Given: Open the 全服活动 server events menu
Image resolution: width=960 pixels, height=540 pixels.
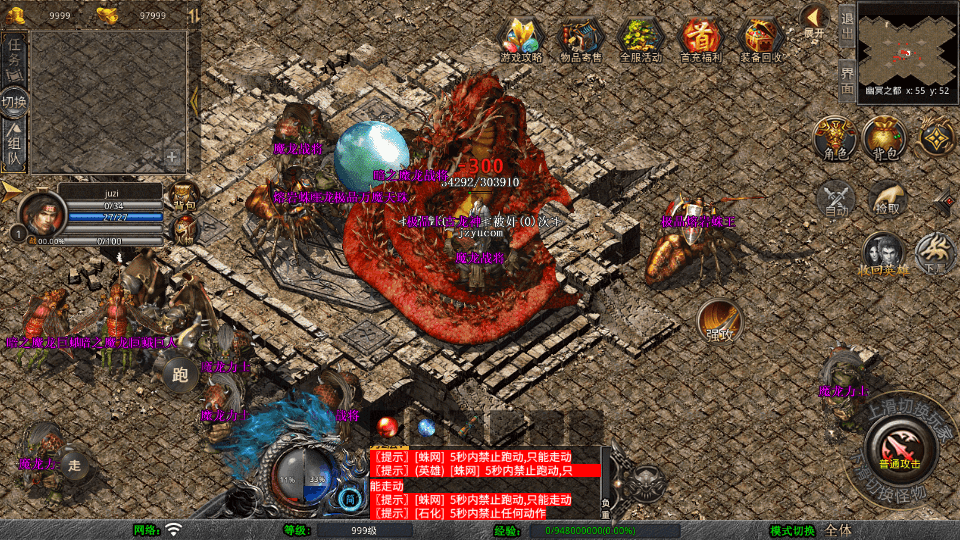Looking at the screenshot, I should pyautogui.click(x=641, y=38).
